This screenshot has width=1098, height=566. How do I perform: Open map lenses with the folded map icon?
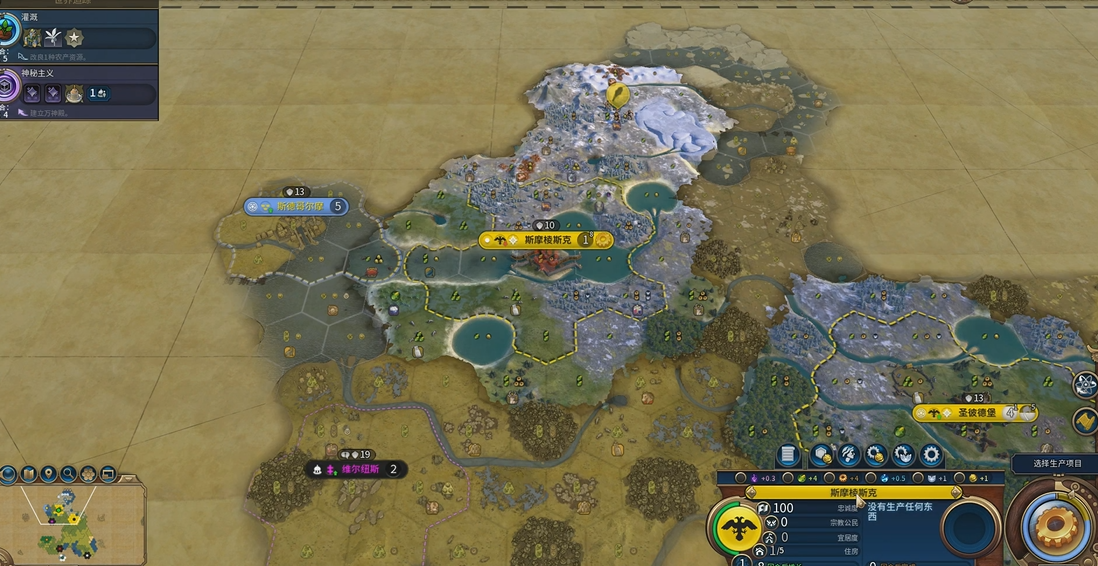(x=28, y=474)
